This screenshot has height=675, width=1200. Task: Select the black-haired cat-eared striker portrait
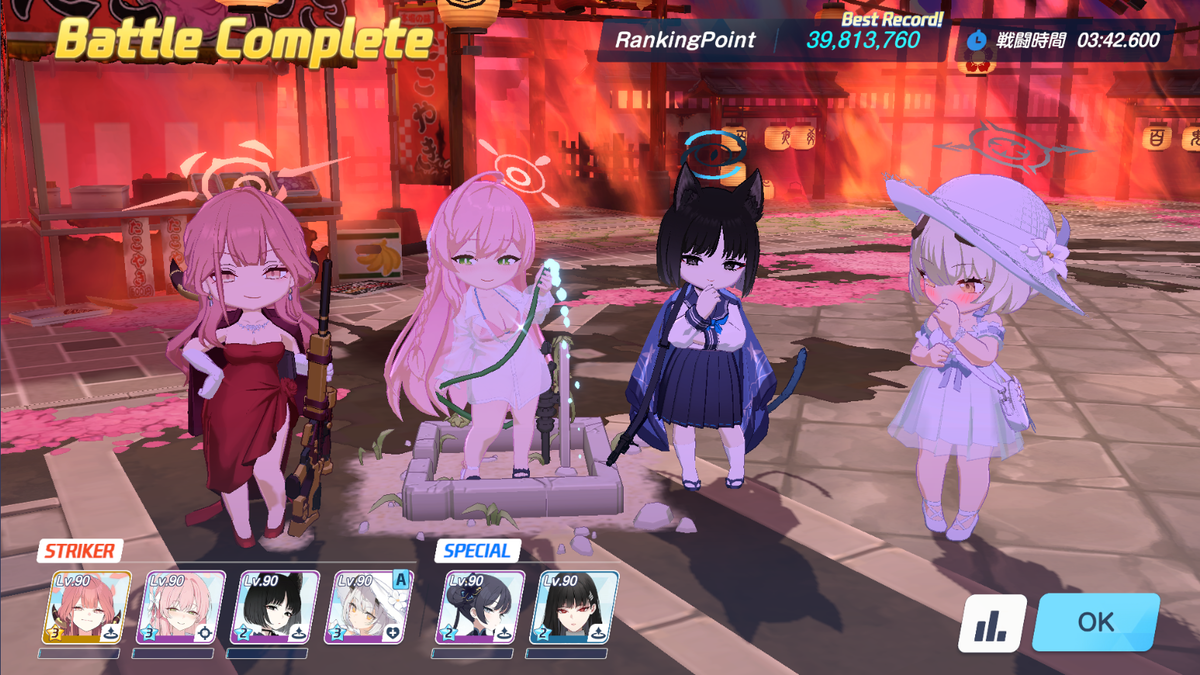274,607
